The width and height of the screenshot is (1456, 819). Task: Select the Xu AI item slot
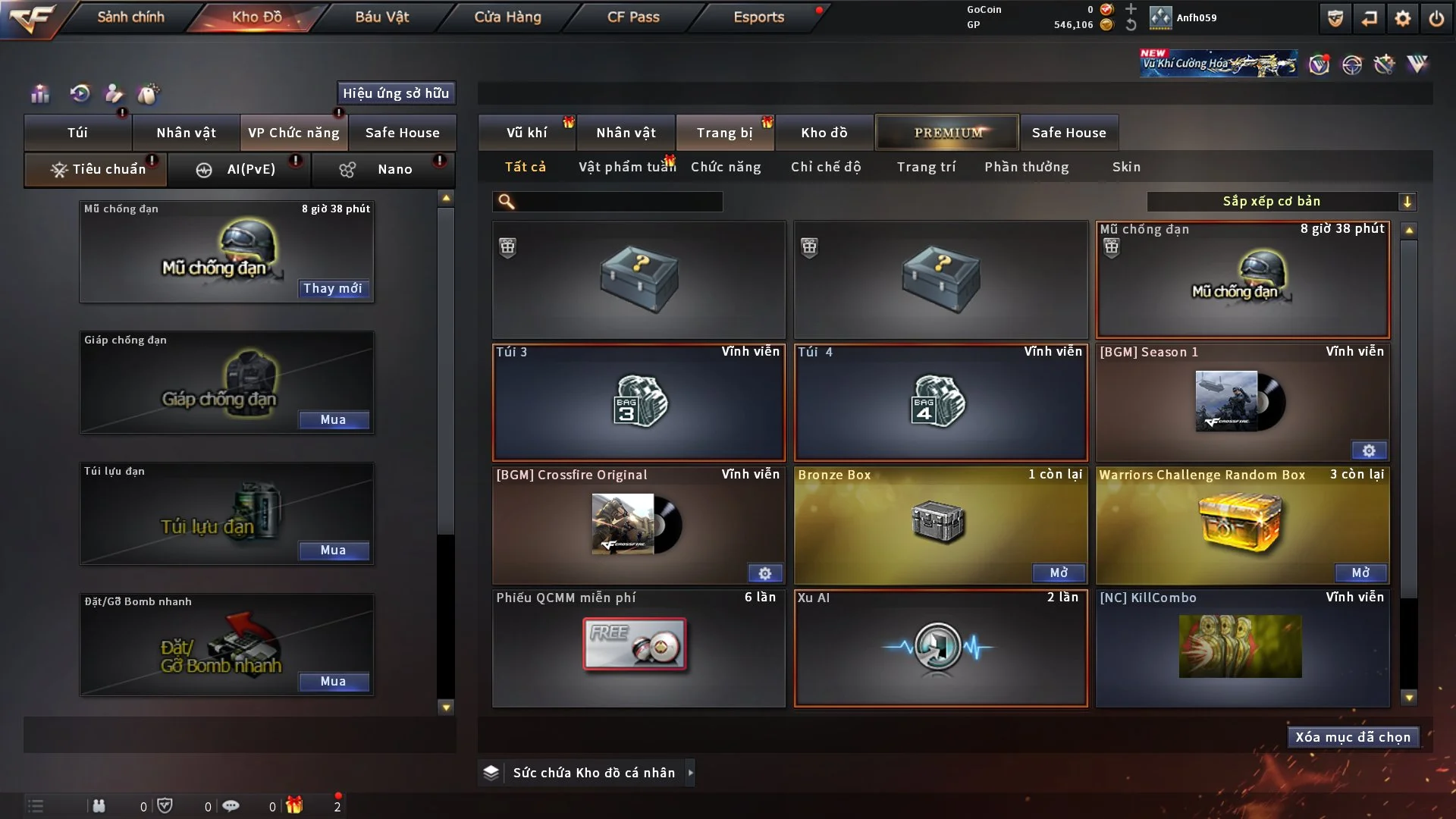(x=940, y=648)
